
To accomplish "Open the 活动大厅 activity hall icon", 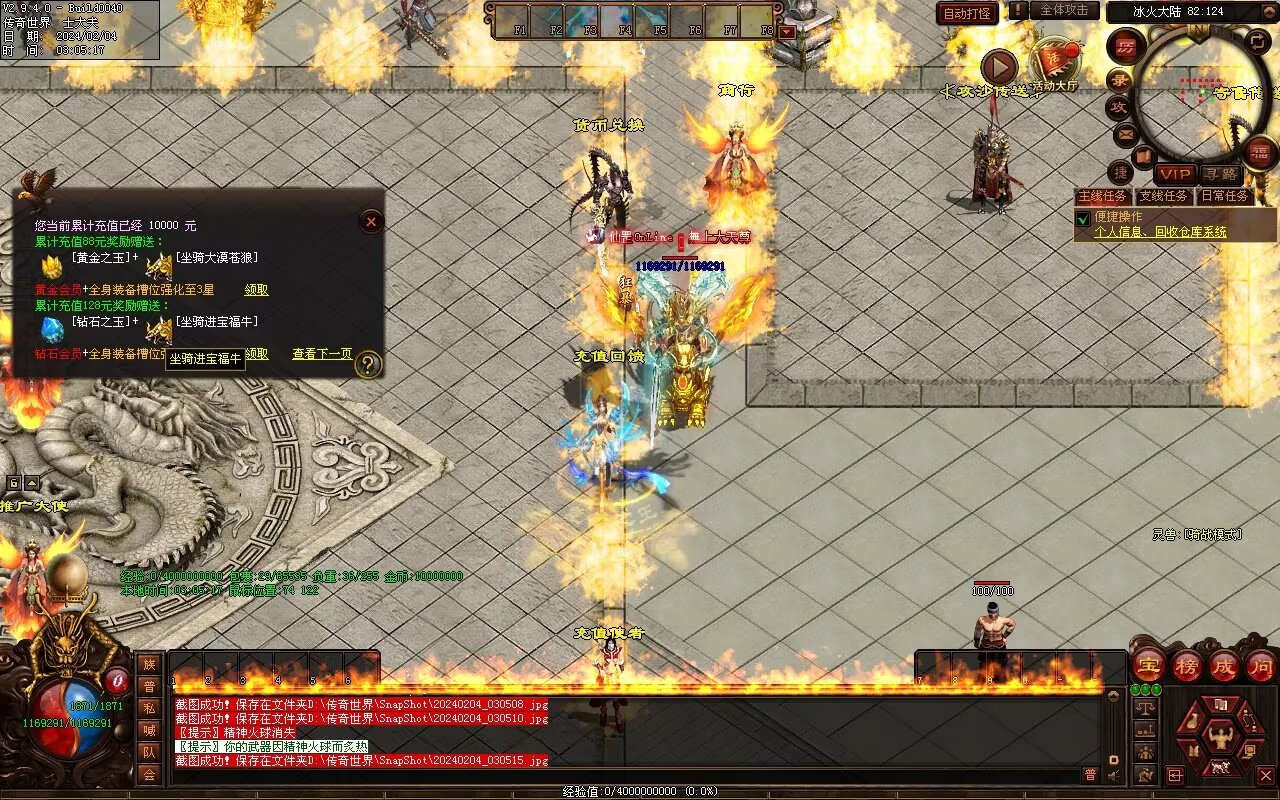I will coord(1055,62).
